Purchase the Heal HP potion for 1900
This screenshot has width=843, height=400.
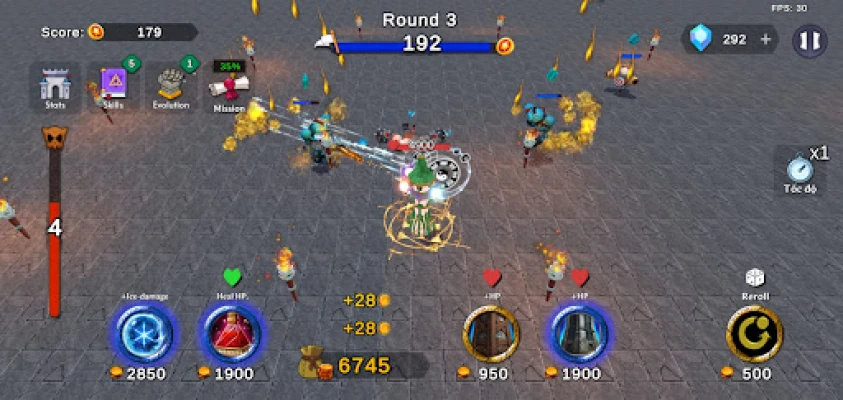click(x=232, y=333)
